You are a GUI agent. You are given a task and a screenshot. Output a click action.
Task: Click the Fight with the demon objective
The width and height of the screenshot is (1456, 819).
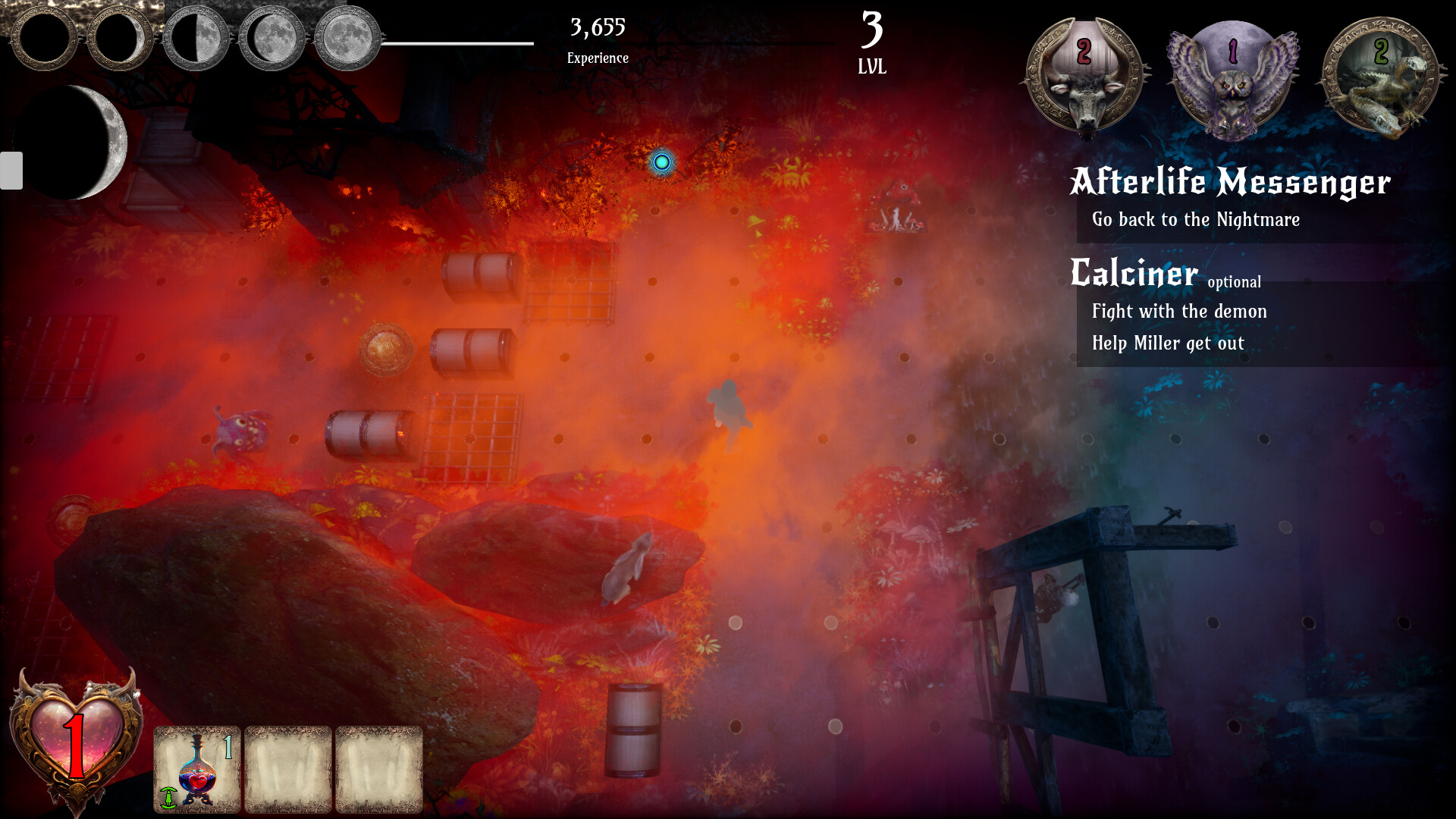pos(1178,311)
